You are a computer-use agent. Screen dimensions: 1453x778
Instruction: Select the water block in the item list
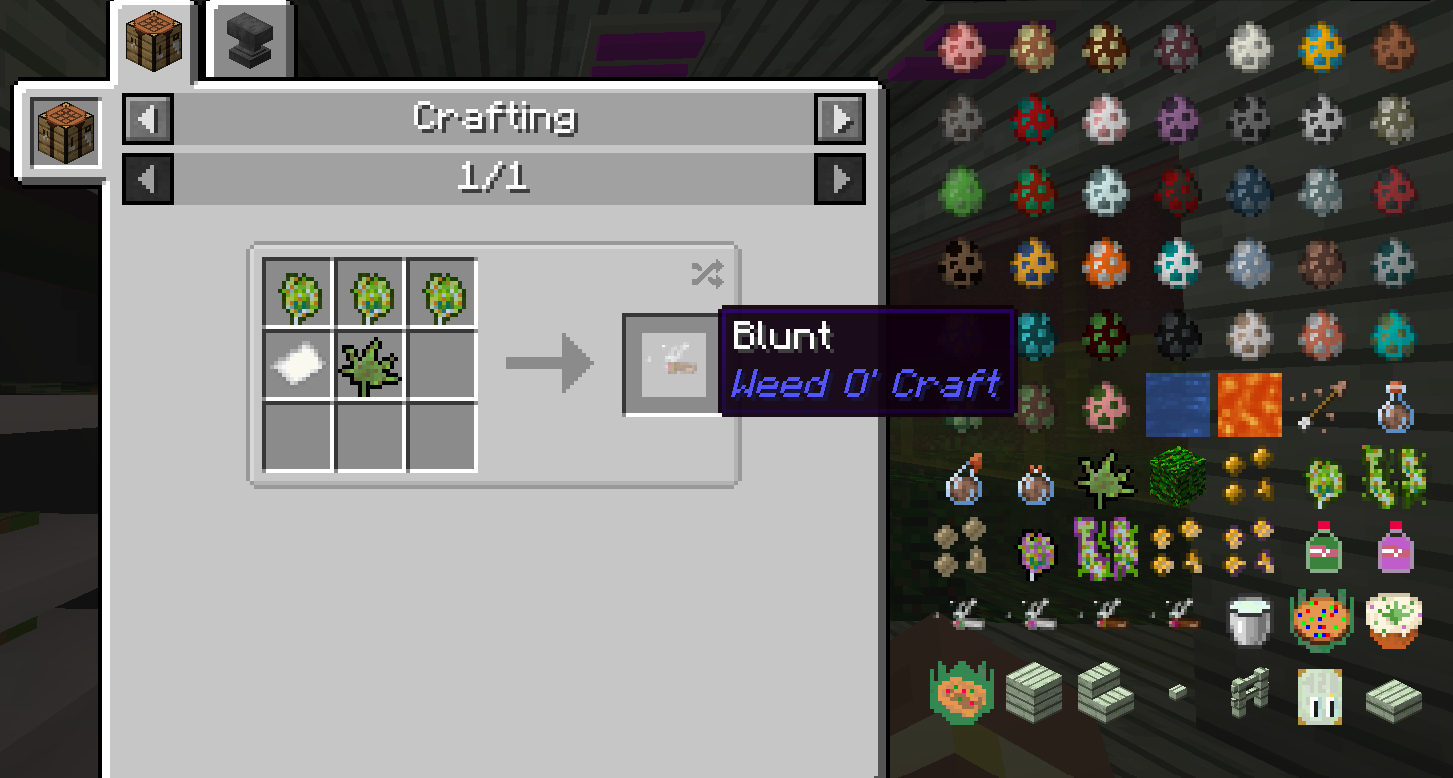click(1176, 405)
